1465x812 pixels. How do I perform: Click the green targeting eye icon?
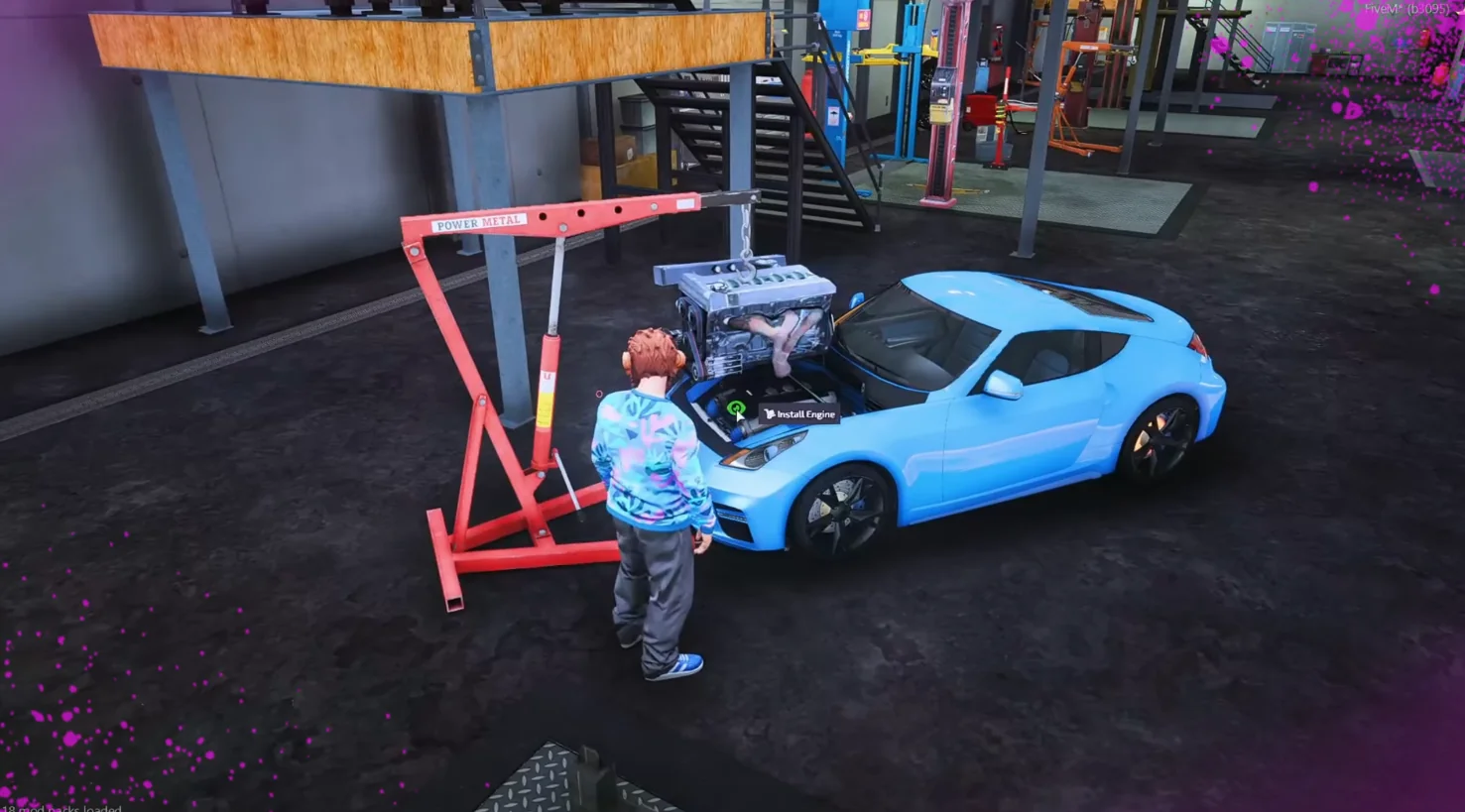point(736,407)
